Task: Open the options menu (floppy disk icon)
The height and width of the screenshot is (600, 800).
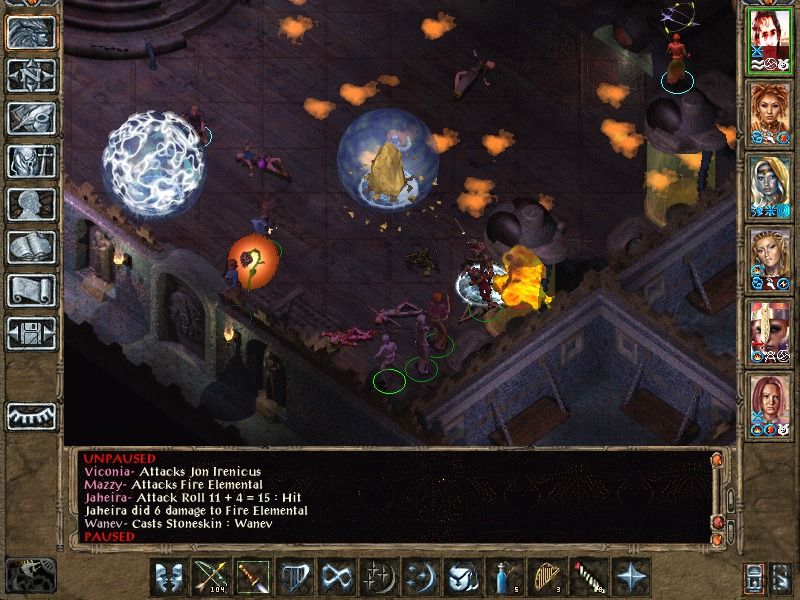Action: point(31,332)
